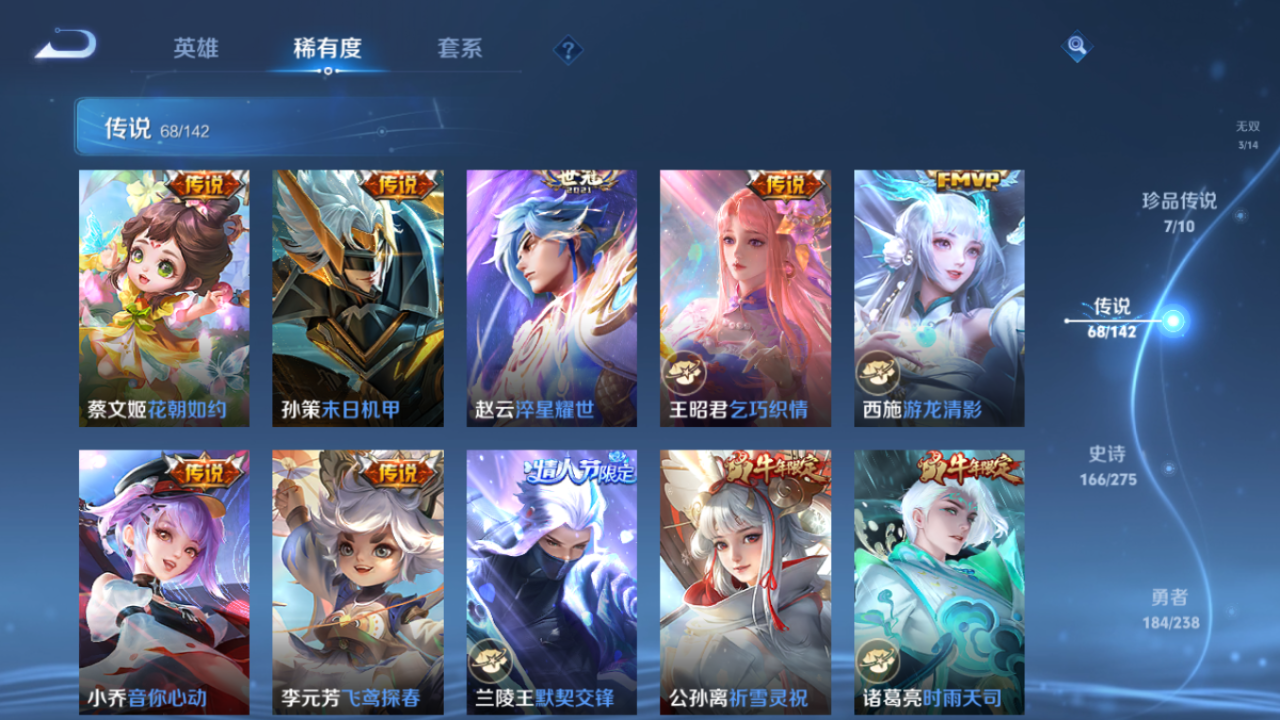Screen dimensions: 1280x720
Task: Open the 赵云 淬星耀世 skin card
Action: tap(551, 297)
